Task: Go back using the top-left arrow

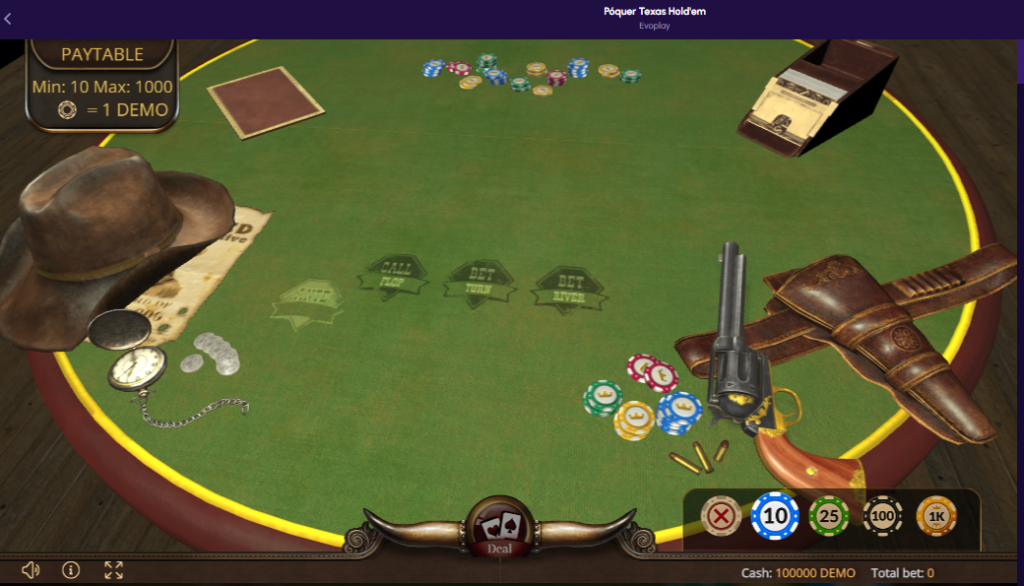Action: (x=9, y=18)
